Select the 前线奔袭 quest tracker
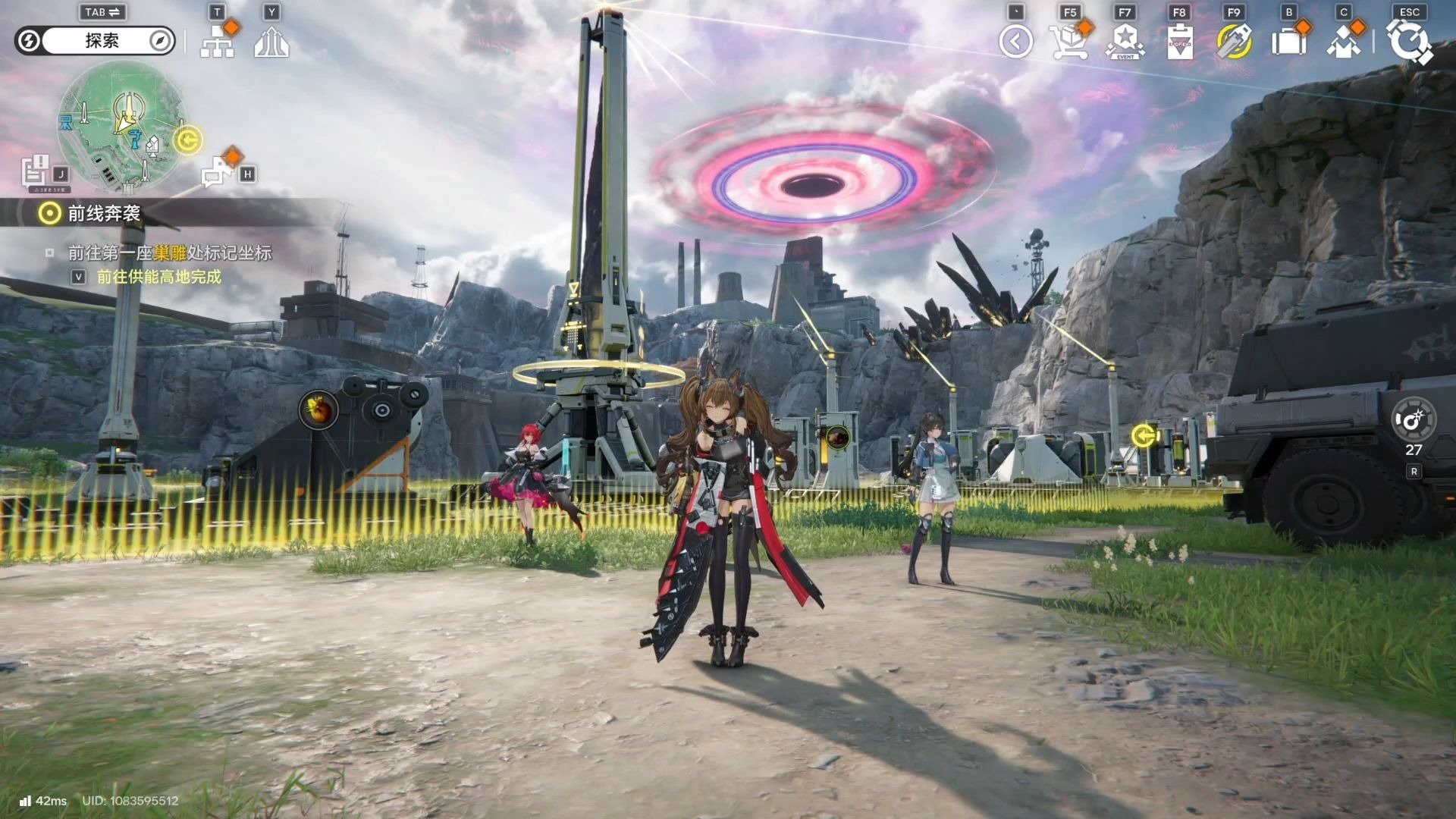1456x819 pixels. [x=103, y=214]
